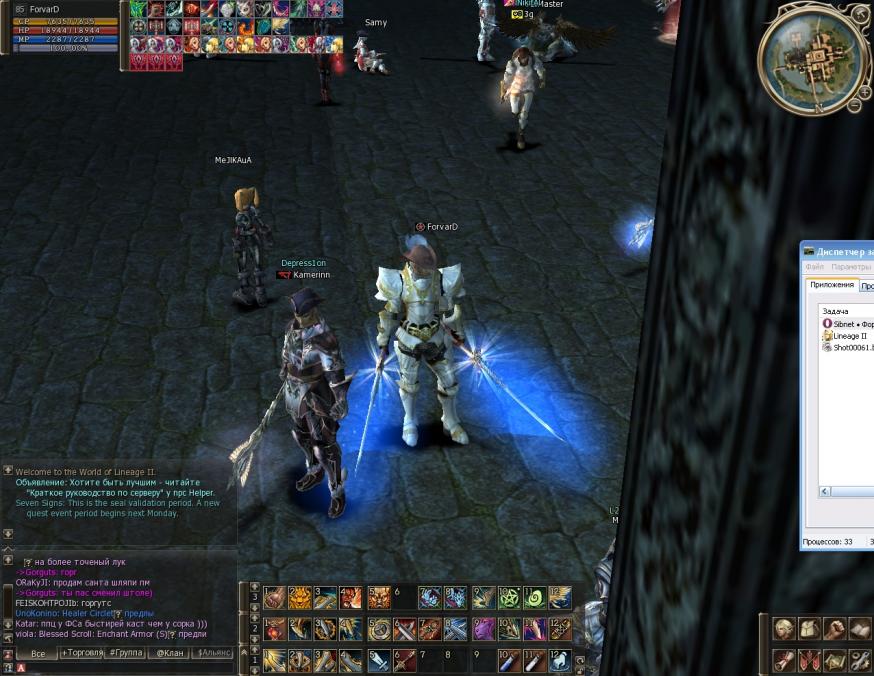Open the quest scroll icon
This screenshot has width=874, height=676.
click(785, 660)
